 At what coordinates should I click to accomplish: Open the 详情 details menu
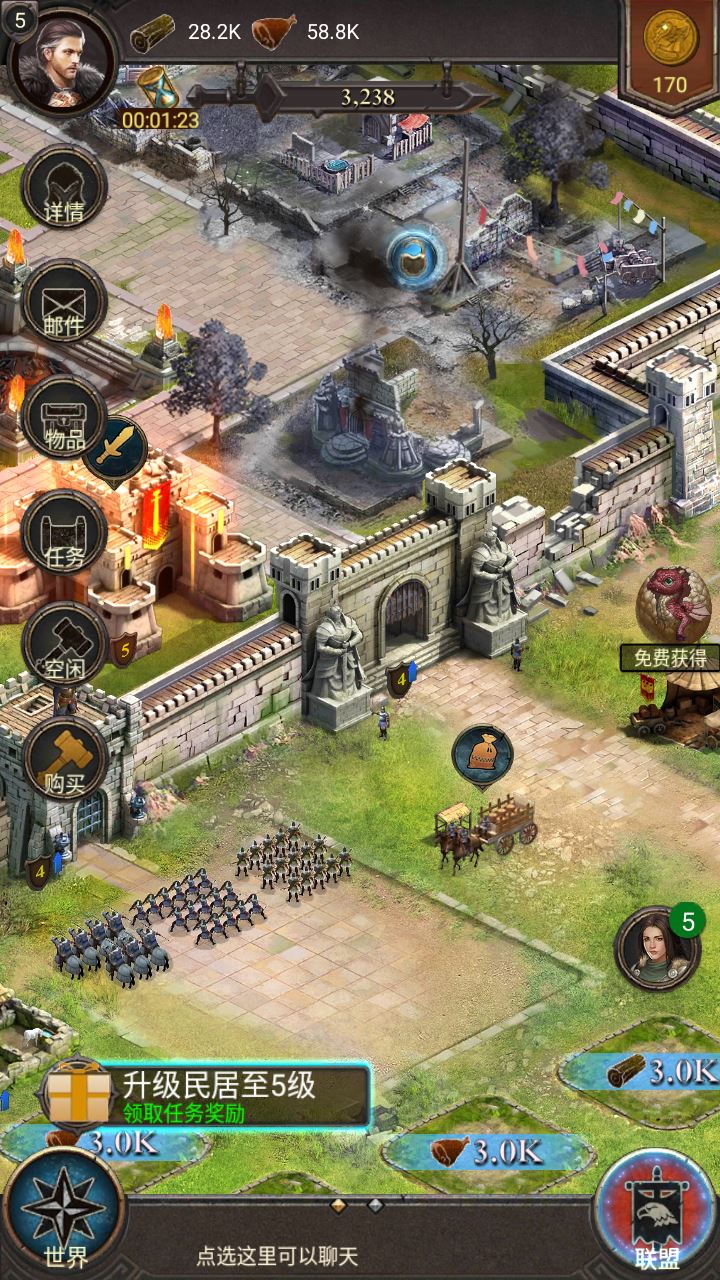pos(64,190)
